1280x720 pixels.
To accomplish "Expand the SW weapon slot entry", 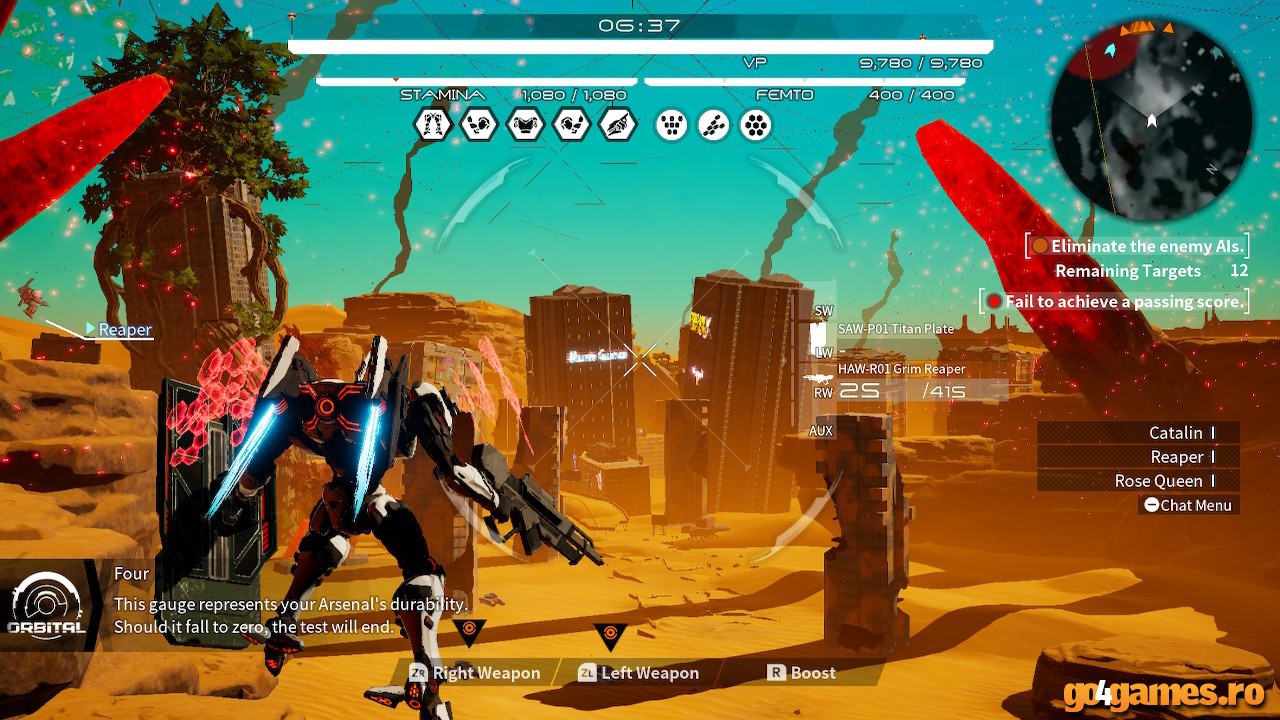I will [823, 311].
